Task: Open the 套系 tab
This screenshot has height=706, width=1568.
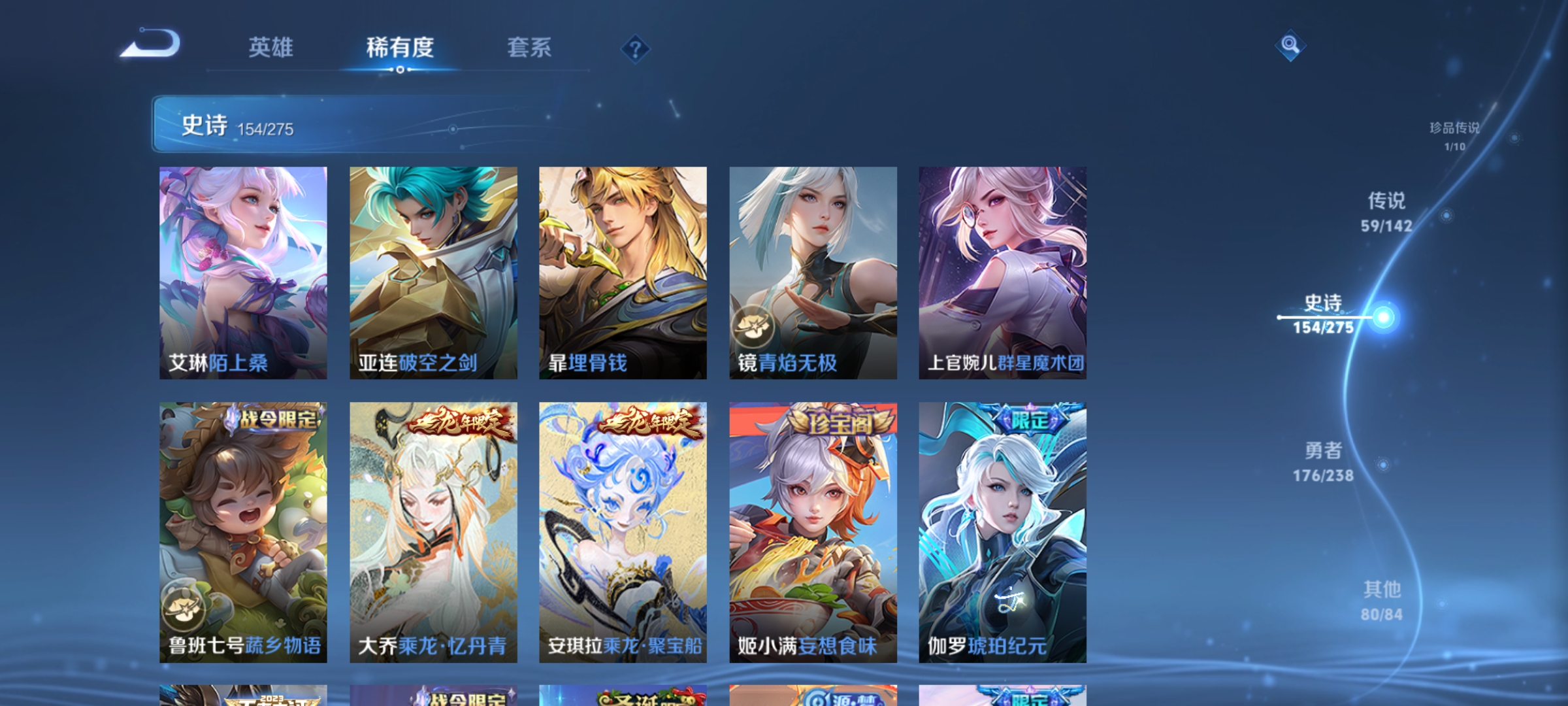Action: 531,48
